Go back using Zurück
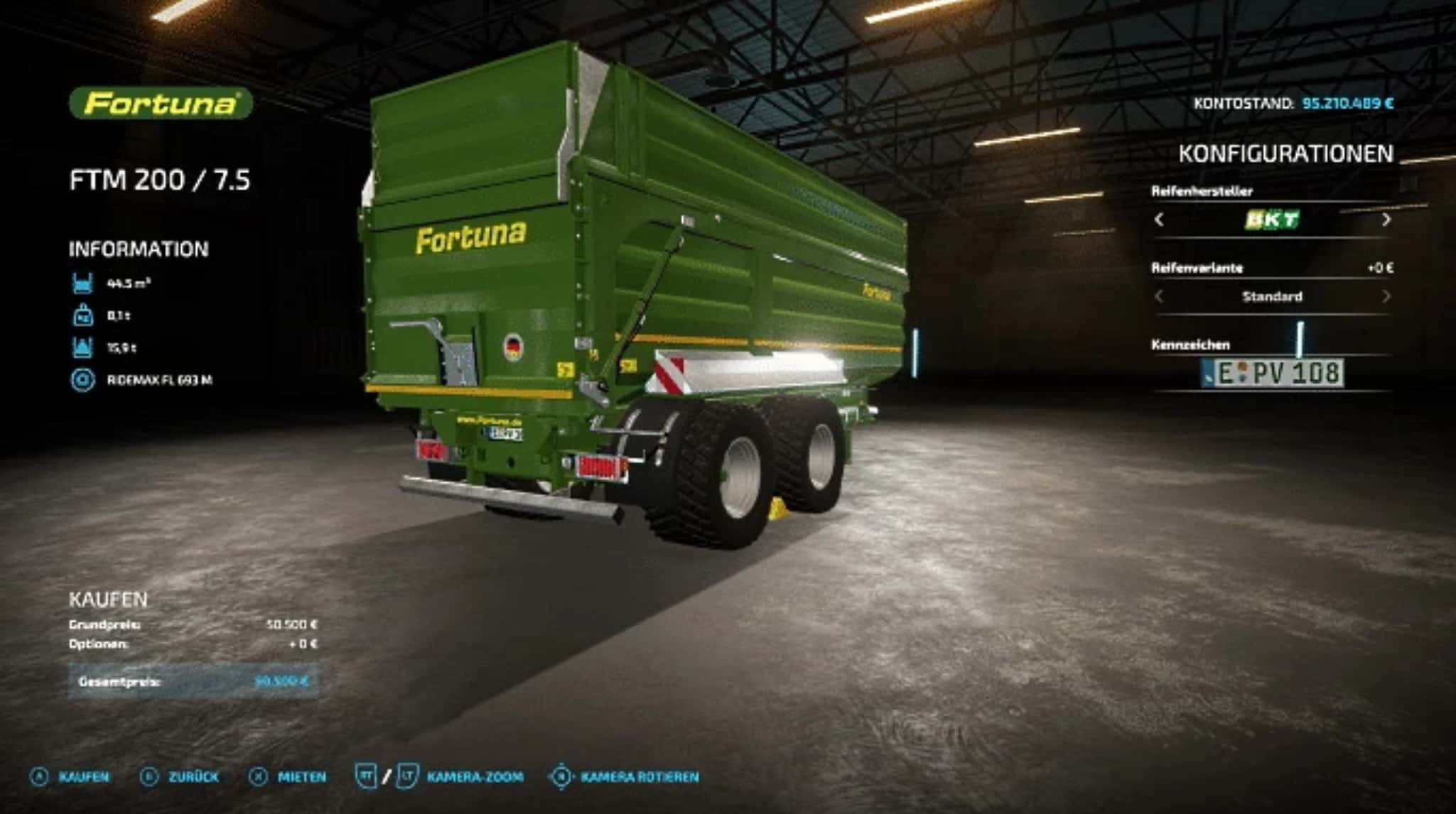 tap(180, 776)
